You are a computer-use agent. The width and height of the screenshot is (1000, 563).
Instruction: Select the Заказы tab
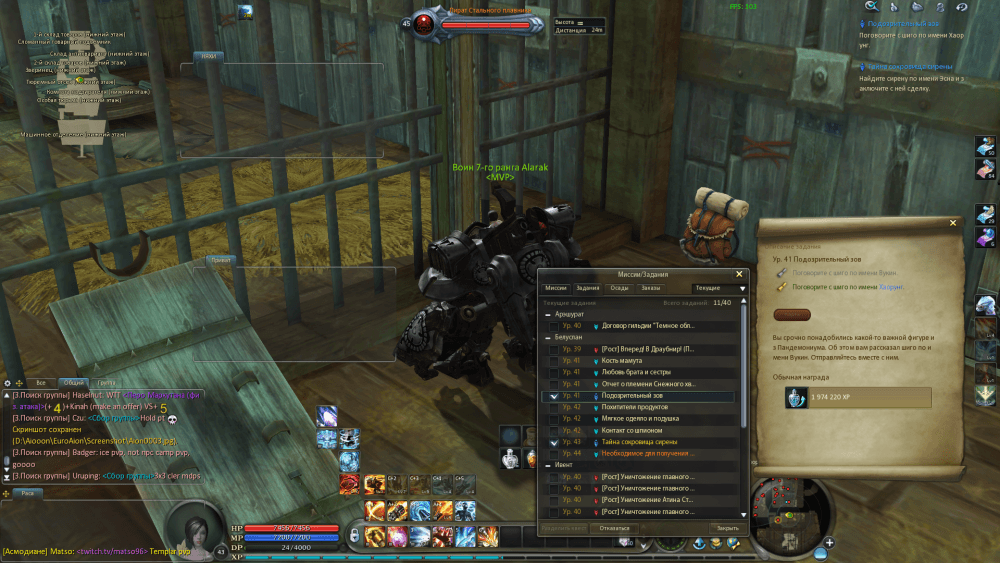(651, 288)
